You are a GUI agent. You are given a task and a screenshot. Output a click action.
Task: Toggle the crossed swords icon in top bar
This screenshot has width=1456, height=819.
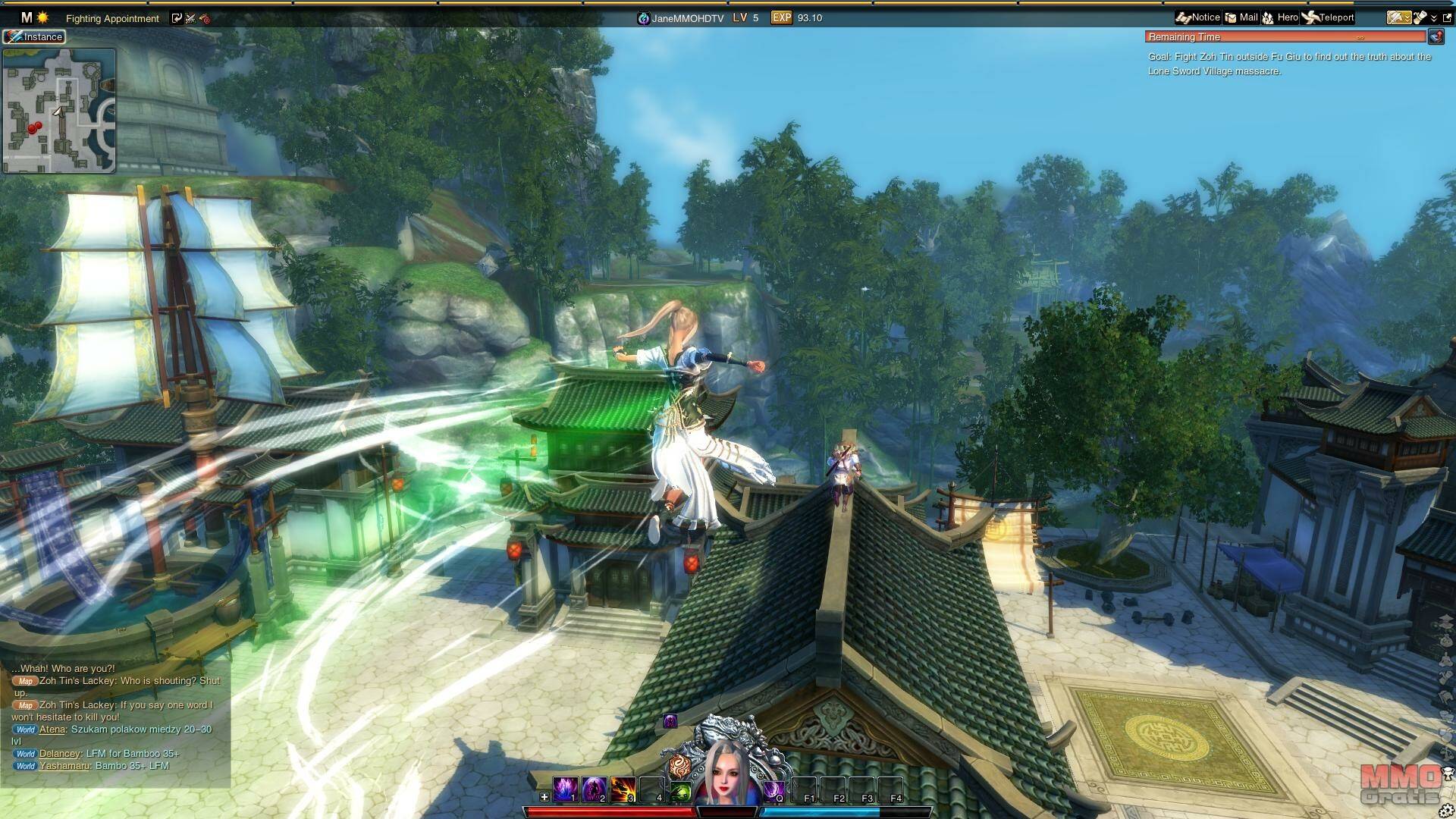pyautogui.click(x=190, y=18)
